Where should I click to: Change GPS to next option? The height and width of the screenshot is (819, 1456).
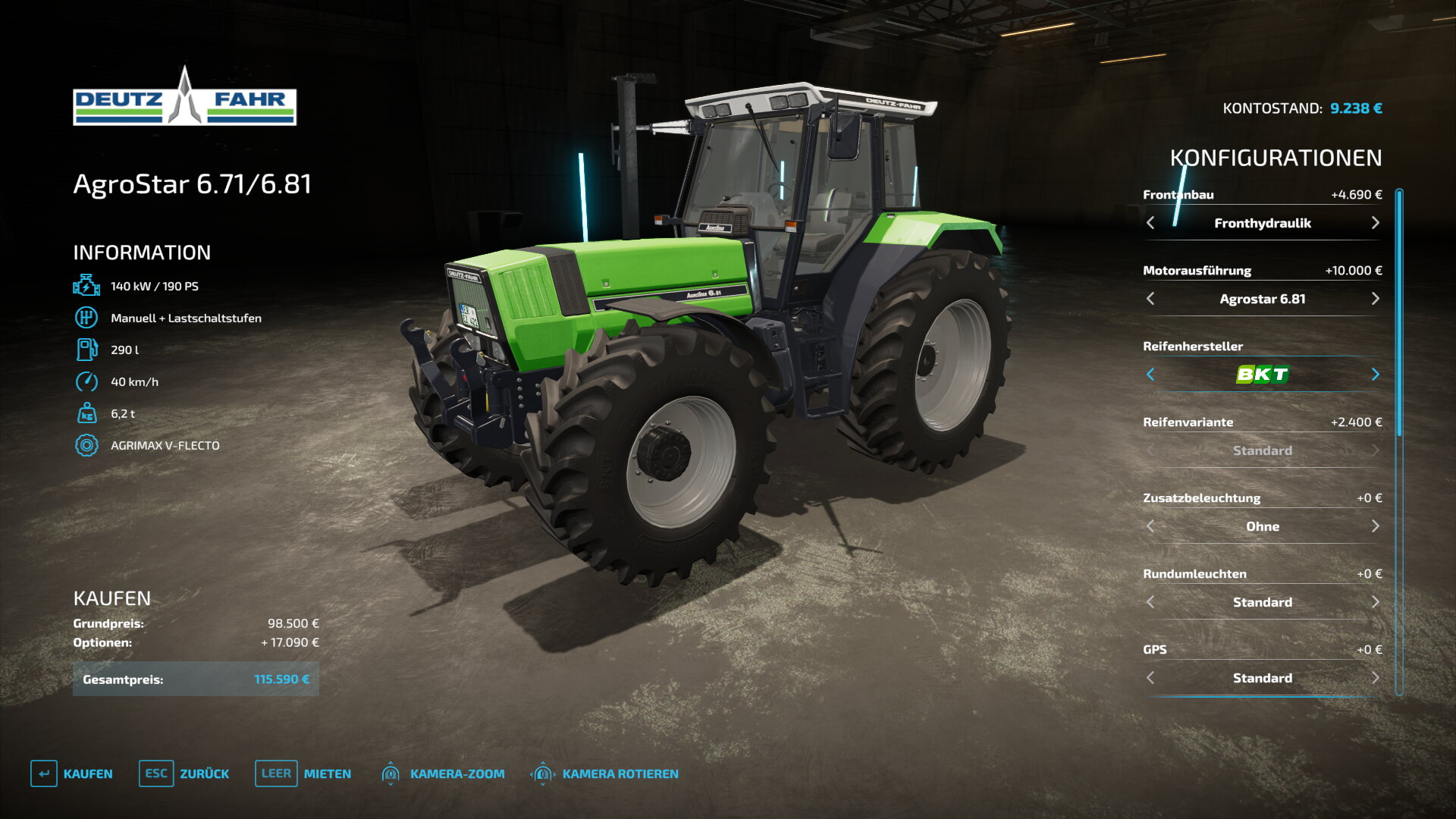coord(1375,678)
